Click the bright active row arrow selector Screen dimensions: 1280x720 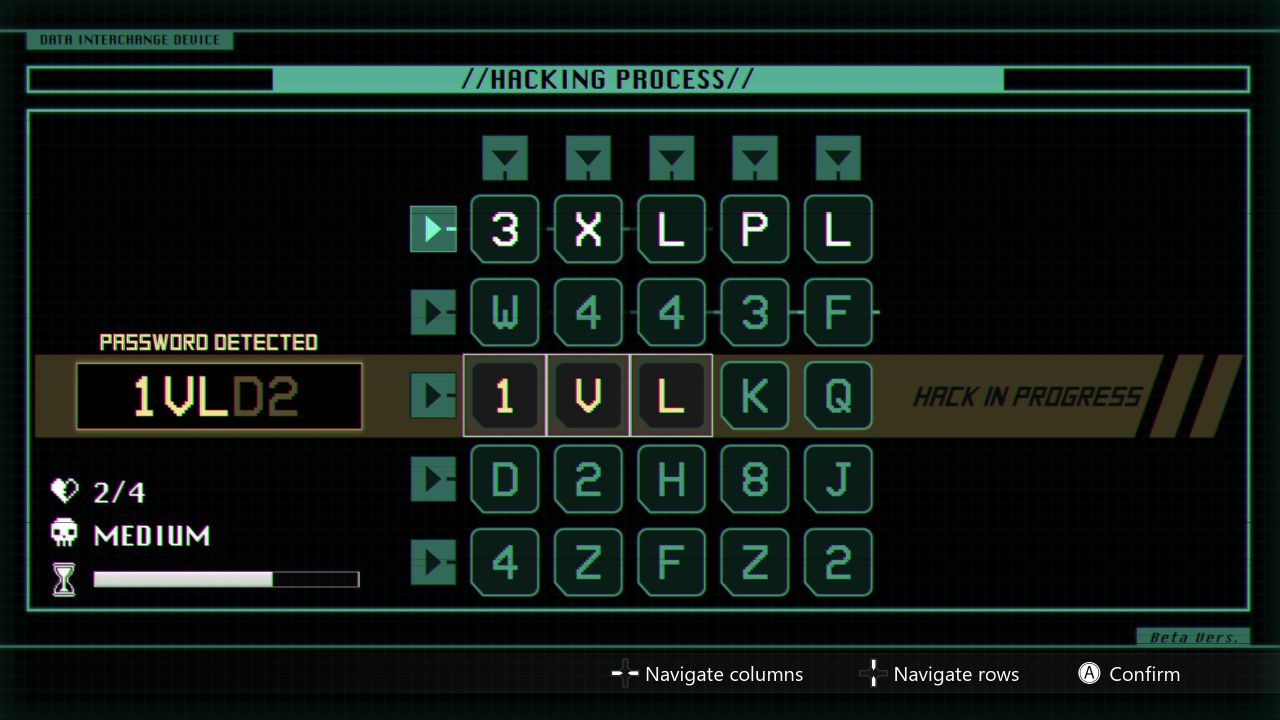(433, 230)
